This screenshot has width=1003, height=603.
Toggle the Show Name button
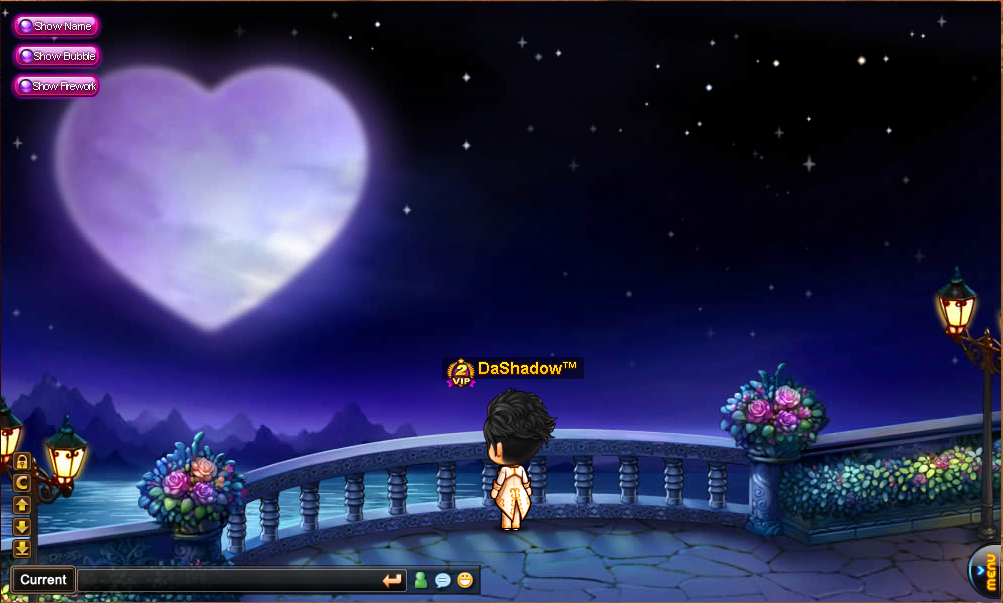[x=56, y=26]
